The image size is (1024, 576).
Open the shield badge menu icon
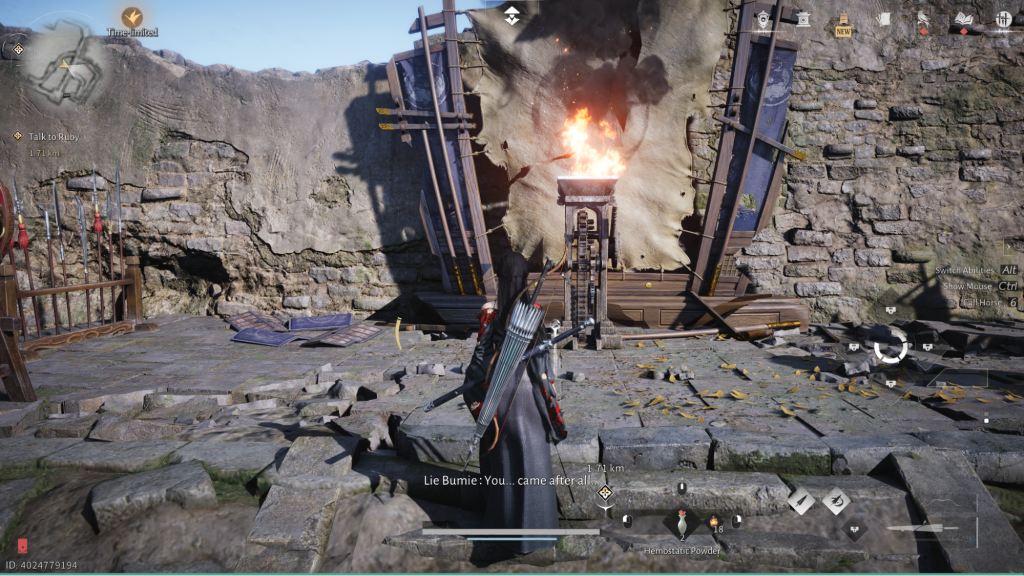(764, 18)
